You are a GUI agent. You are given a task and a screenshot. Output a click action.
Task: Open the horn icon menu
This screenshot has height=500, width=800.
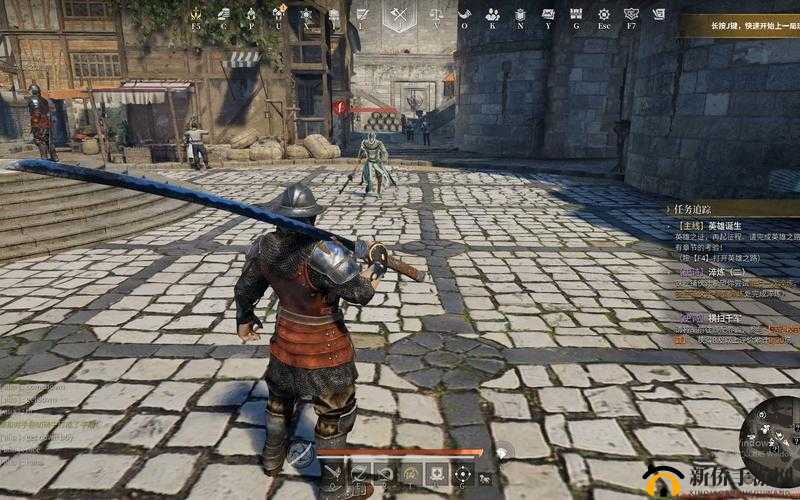coord(464,14)
